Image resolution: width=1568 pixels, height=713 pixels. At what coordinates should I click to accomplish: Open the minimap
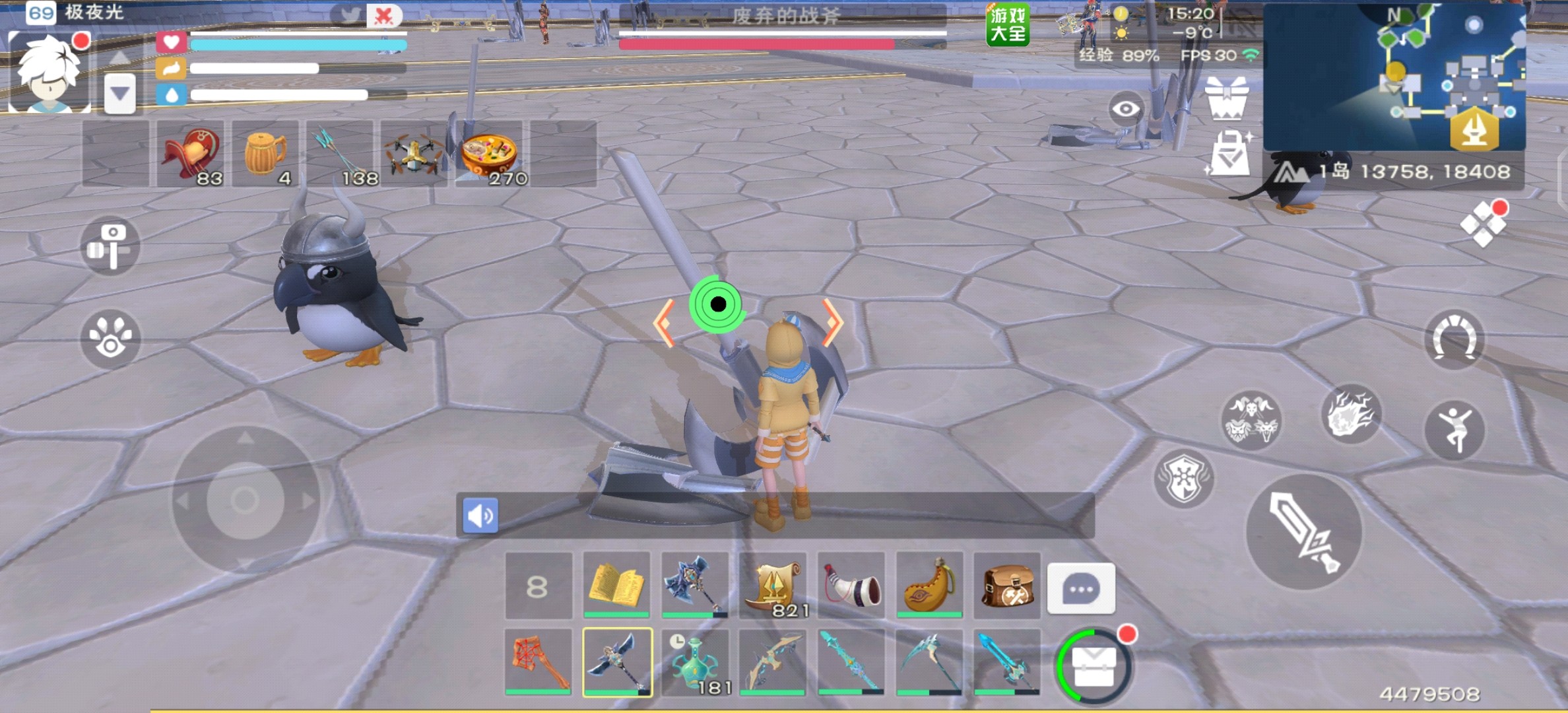pos(1394,77)
